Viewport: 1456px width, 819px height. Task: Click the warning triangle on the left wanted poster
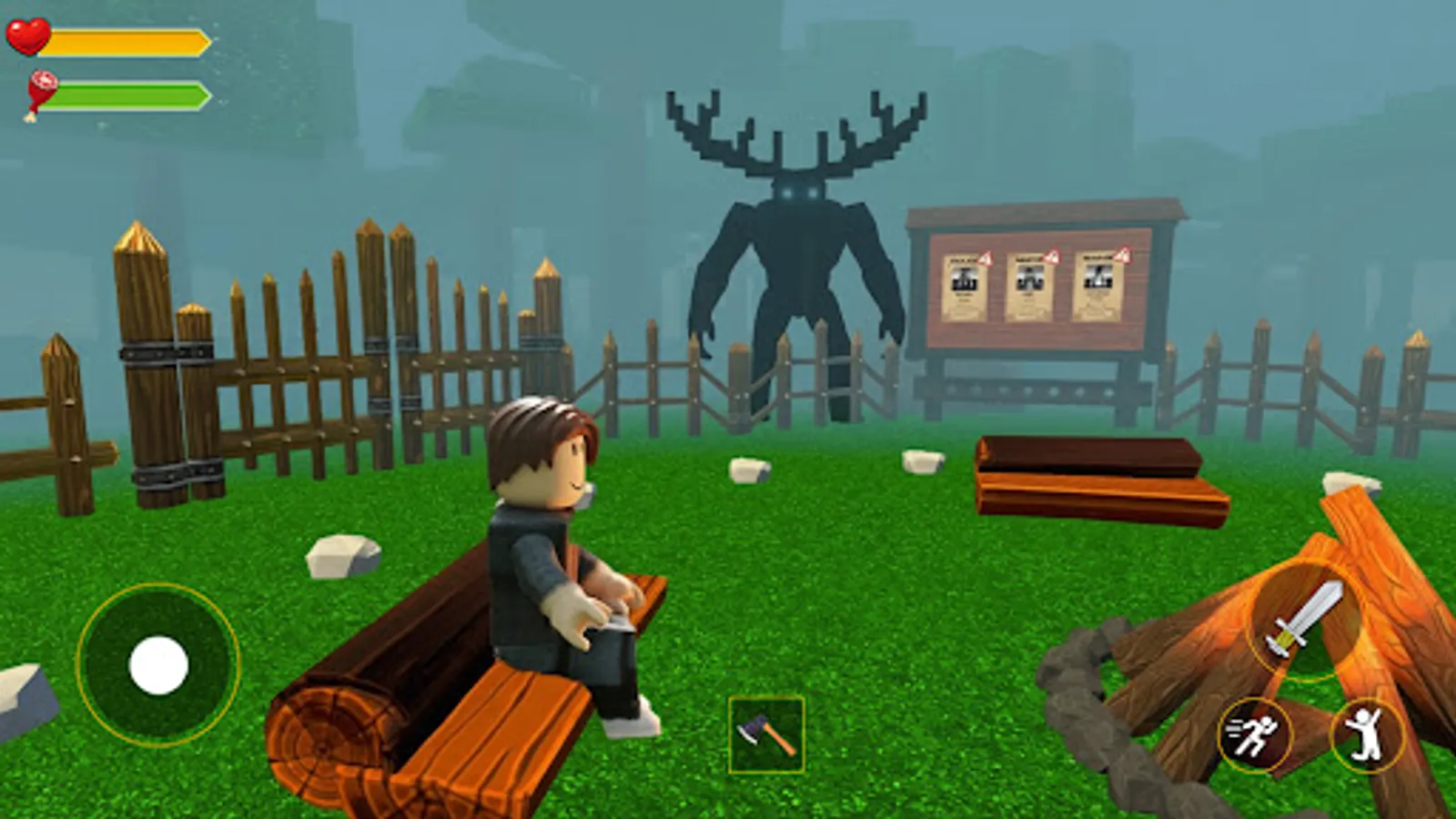[985, 258]
